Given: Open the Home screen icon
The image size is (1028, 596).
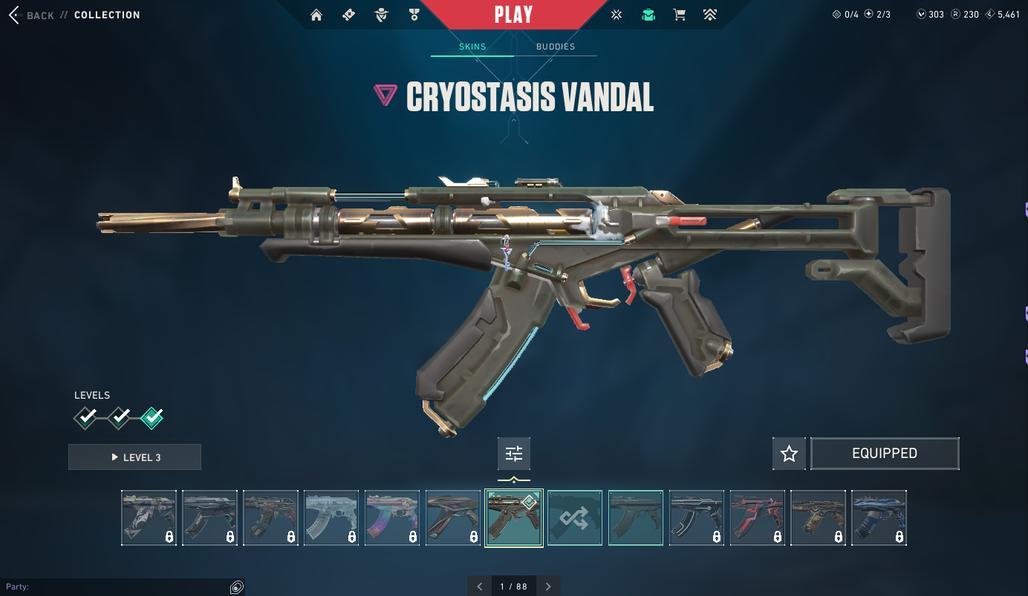Looking at the screenshot, I should (316, 15).
